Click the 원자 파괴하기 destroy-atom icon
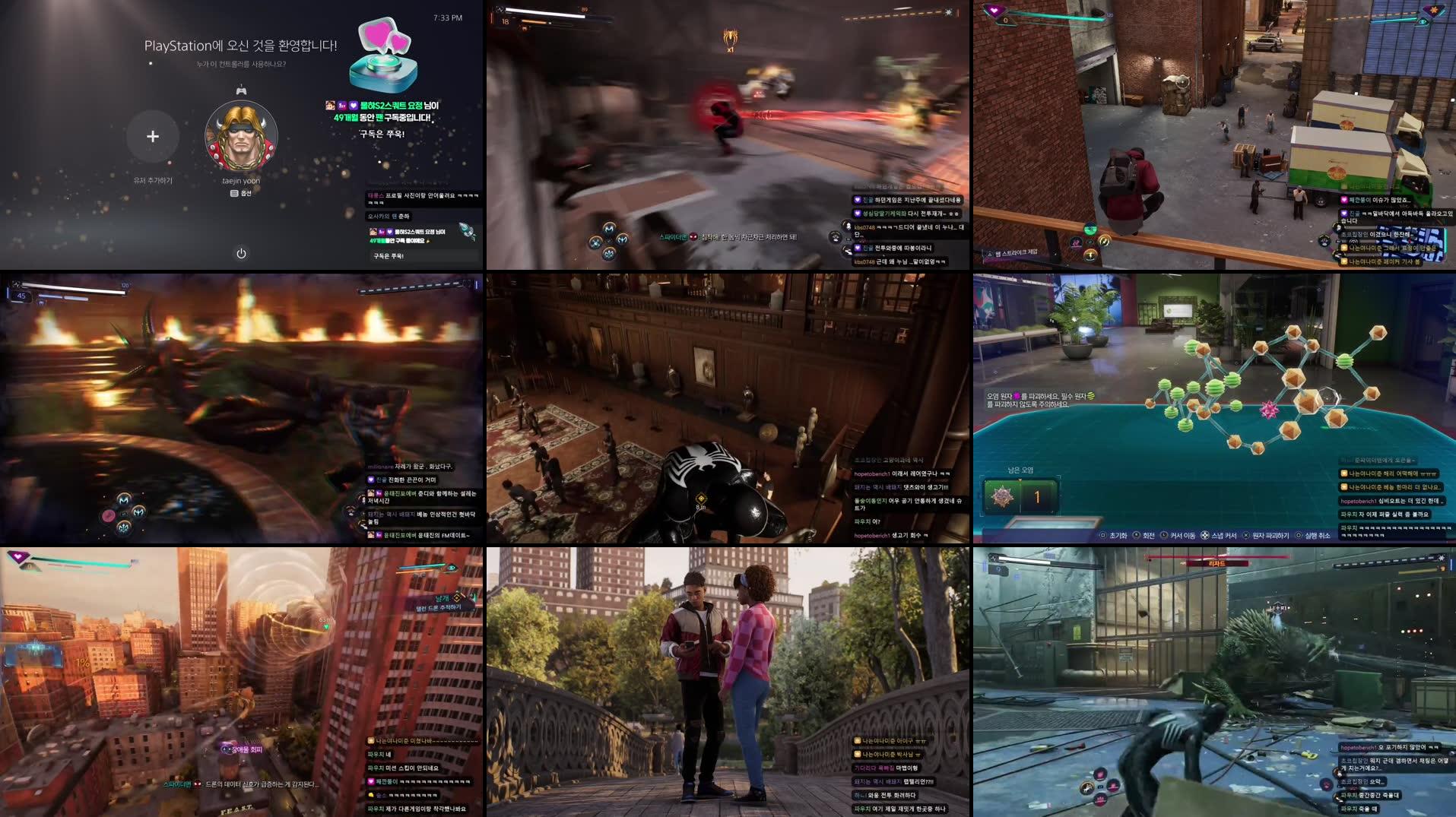The width and height of the screenshot is (1456, 817). pos(1246,534)
